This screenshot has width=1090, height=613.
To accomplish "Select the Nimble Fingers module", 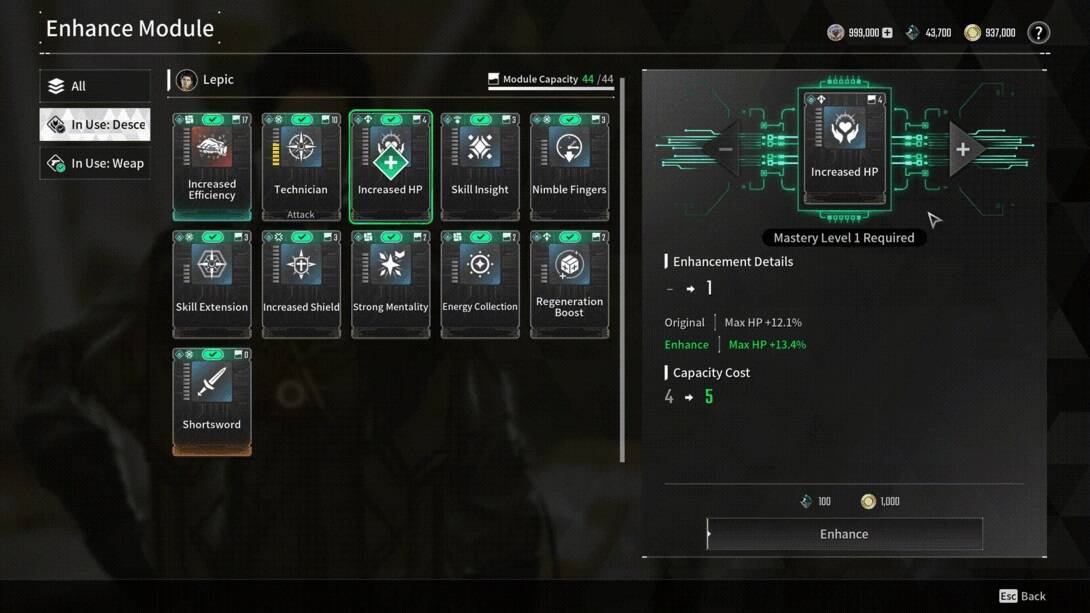I will 569,166.
